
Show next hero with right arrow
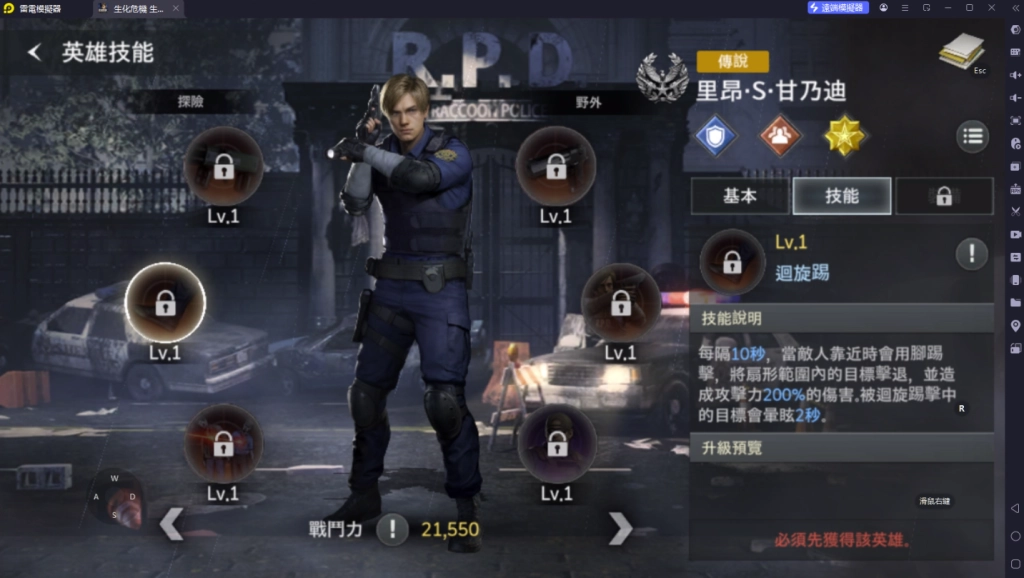[x=620, y=527]
